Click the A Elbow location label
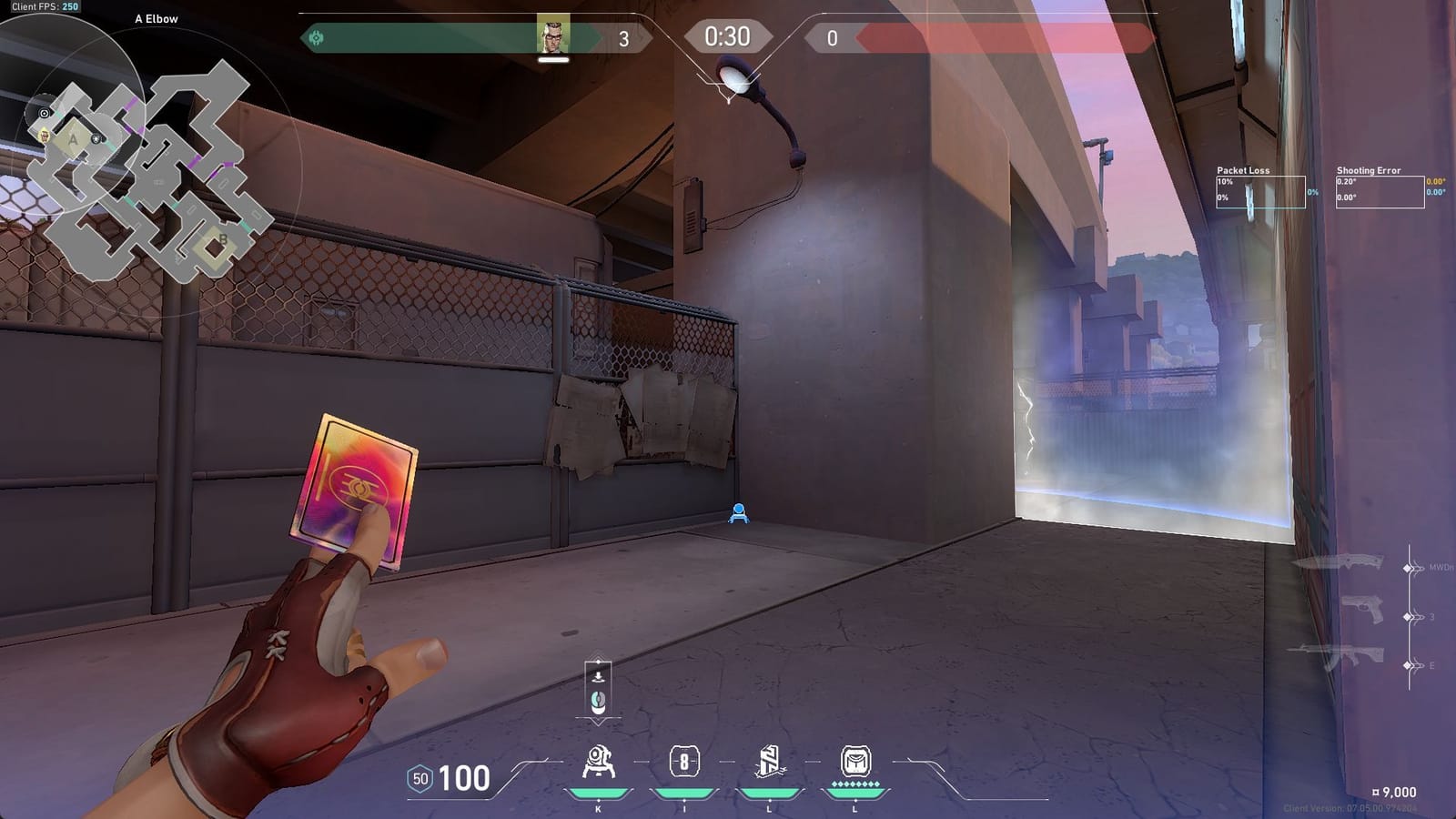The image size is (1456, 819). [156, 17]
